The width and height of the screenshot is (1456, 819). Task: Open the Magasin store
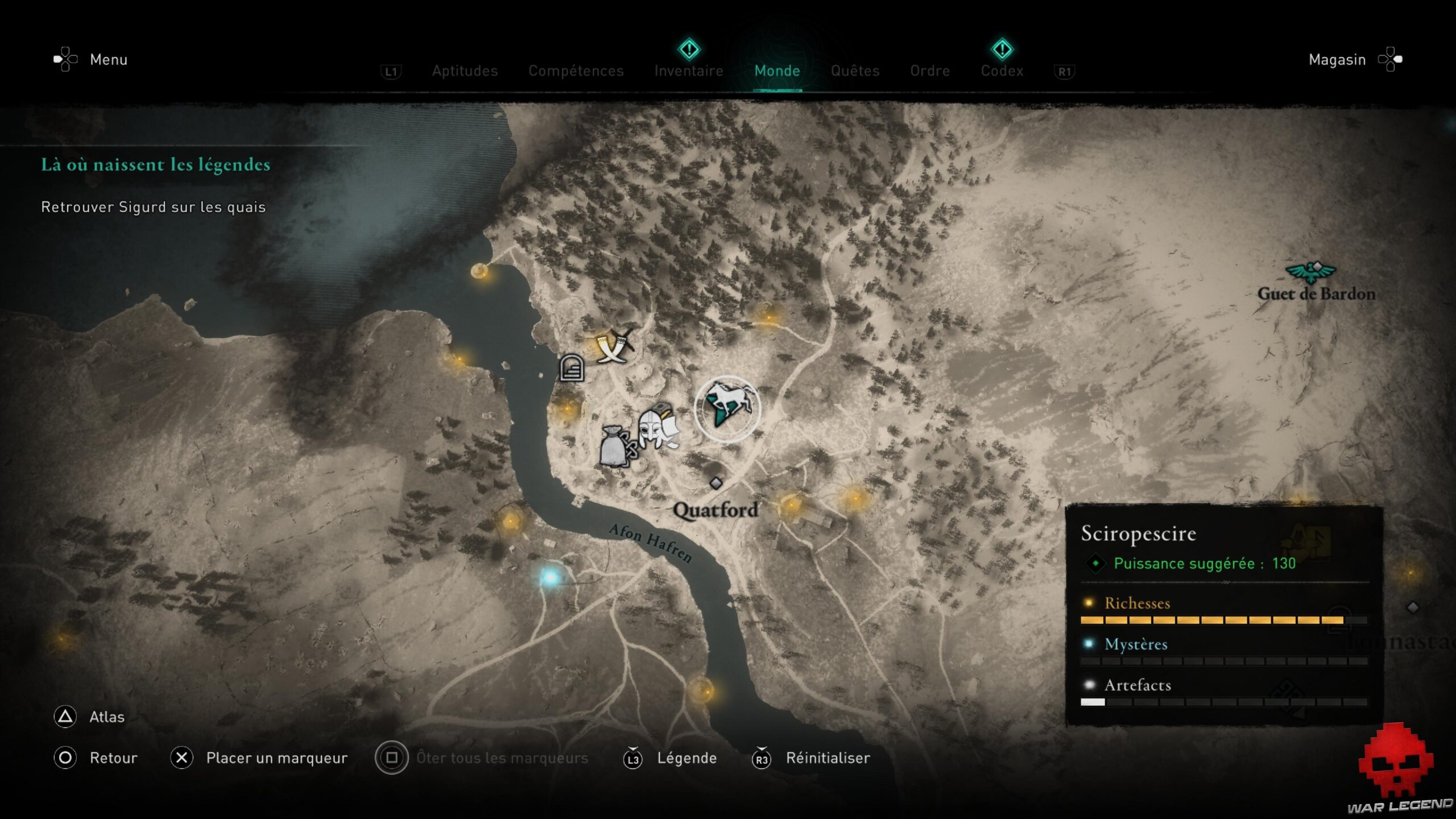click(x=1336, y=59)
